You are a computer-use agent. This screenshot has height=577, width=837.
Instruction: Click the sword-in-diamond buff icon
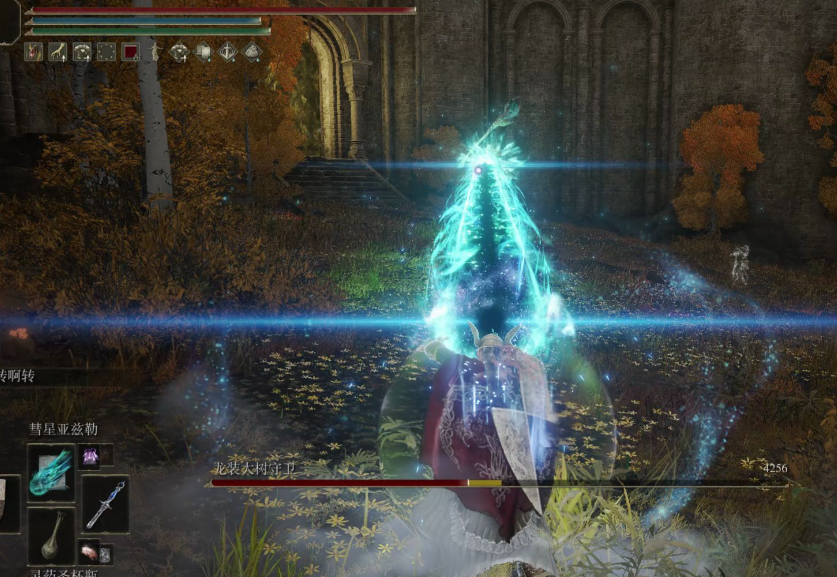pos(228,52)
